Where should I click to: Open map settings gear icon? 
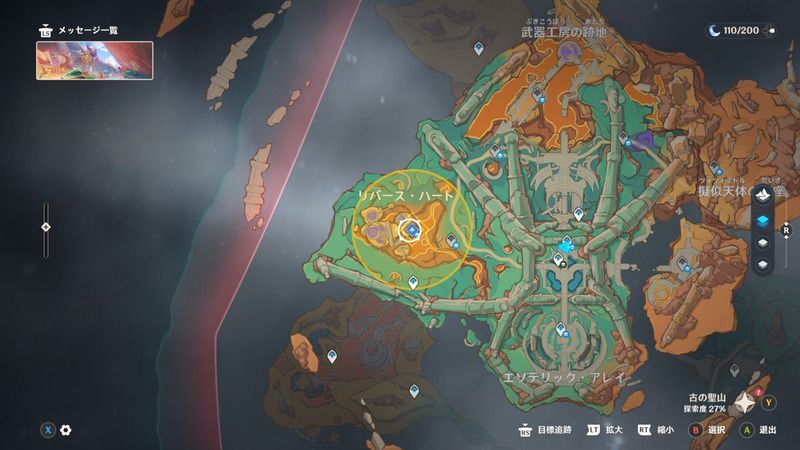(66, 430)
